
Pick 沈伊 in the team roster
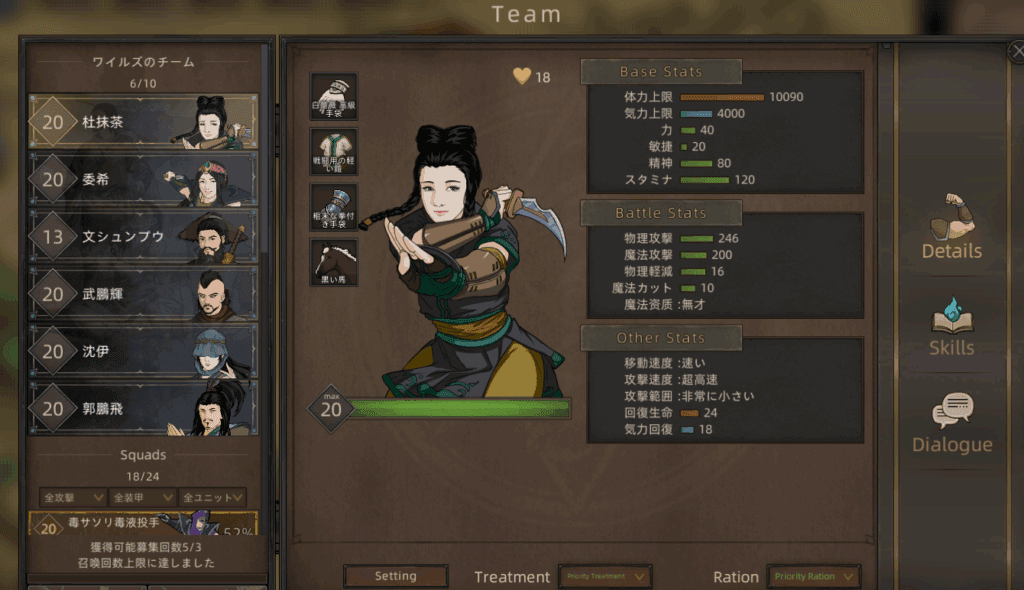tap(143, 351)
